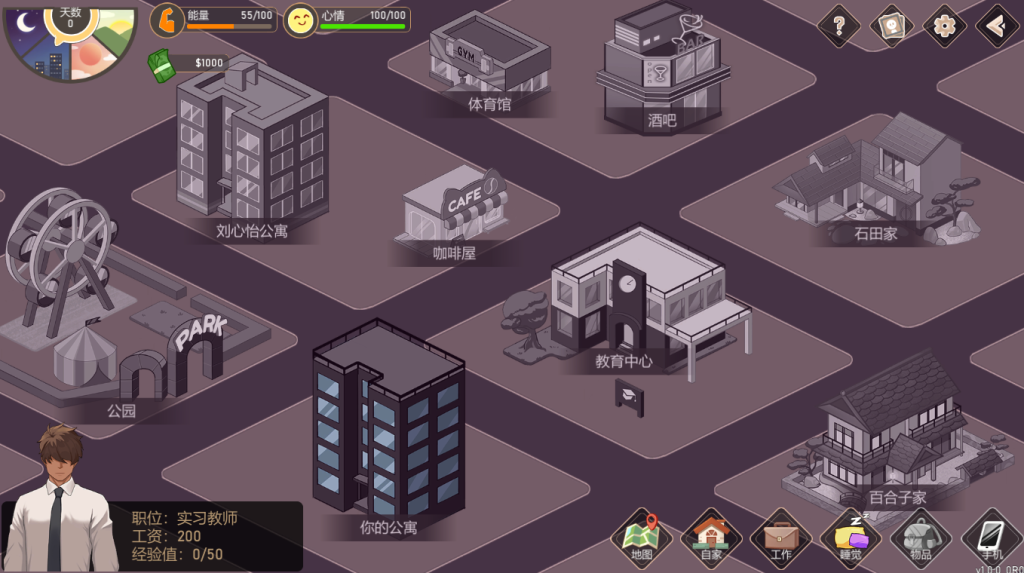Select the 刘心怡公寓 apartment building
The height and width of the screenshot is (573, 1024).
tap(252, 150)
